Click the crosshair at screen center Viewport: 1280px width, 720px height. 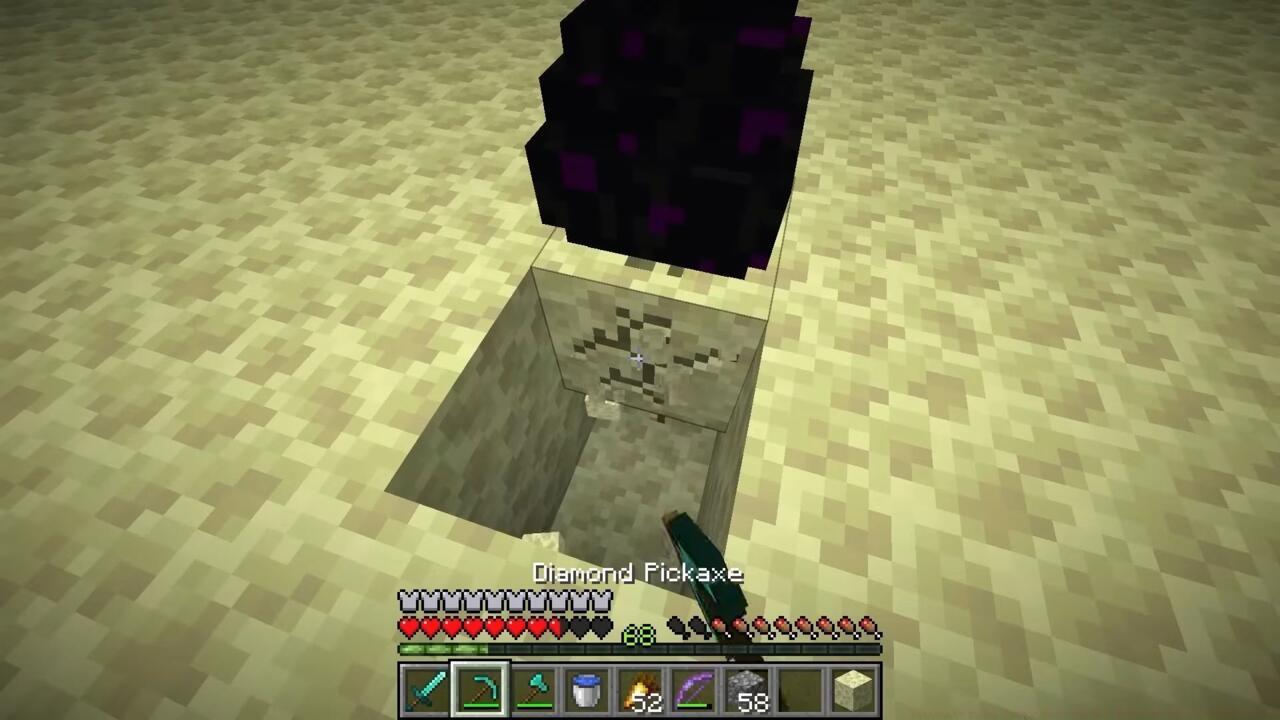(x=638, y=357)
